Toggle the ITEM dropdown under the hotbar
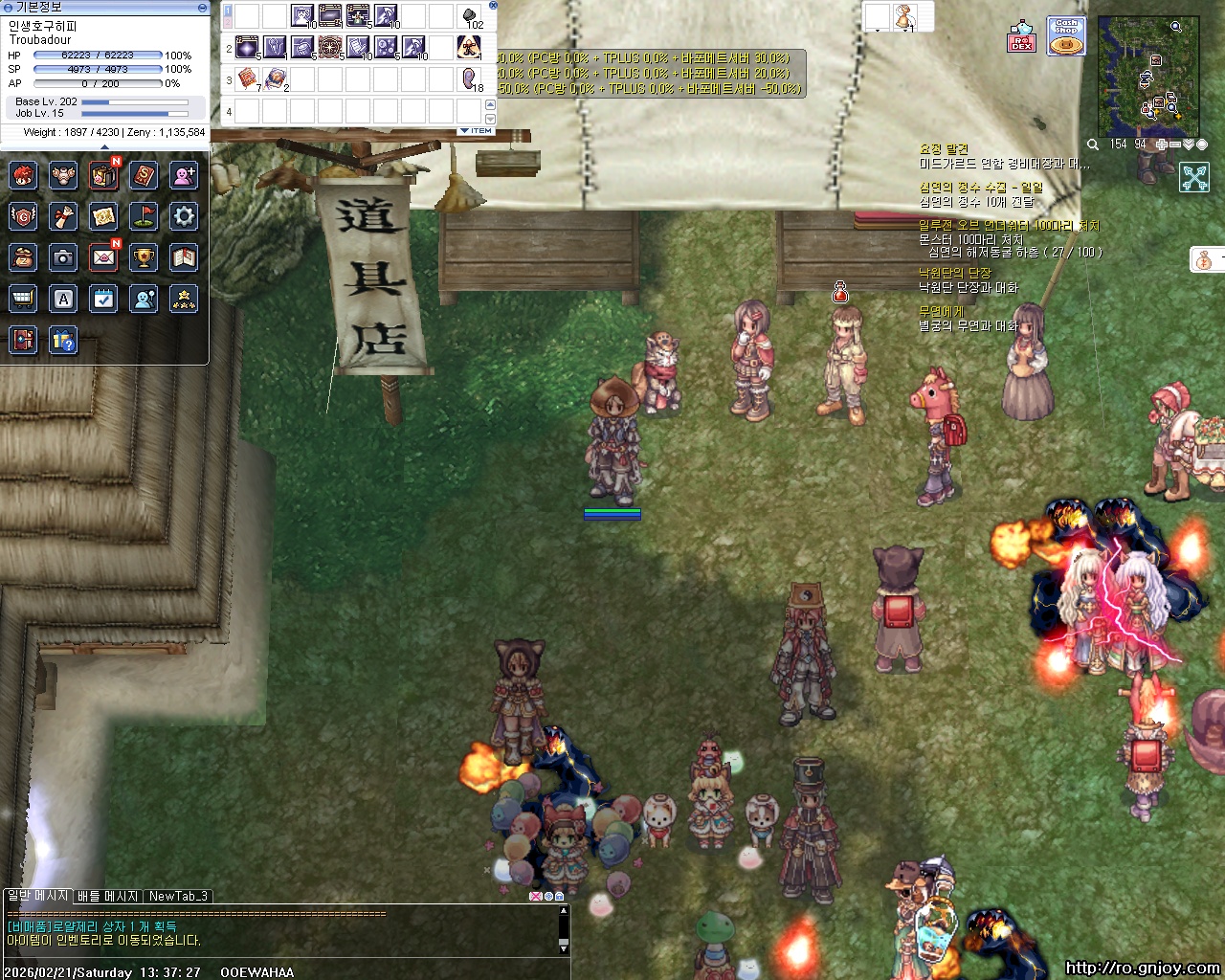 (476, 130)
